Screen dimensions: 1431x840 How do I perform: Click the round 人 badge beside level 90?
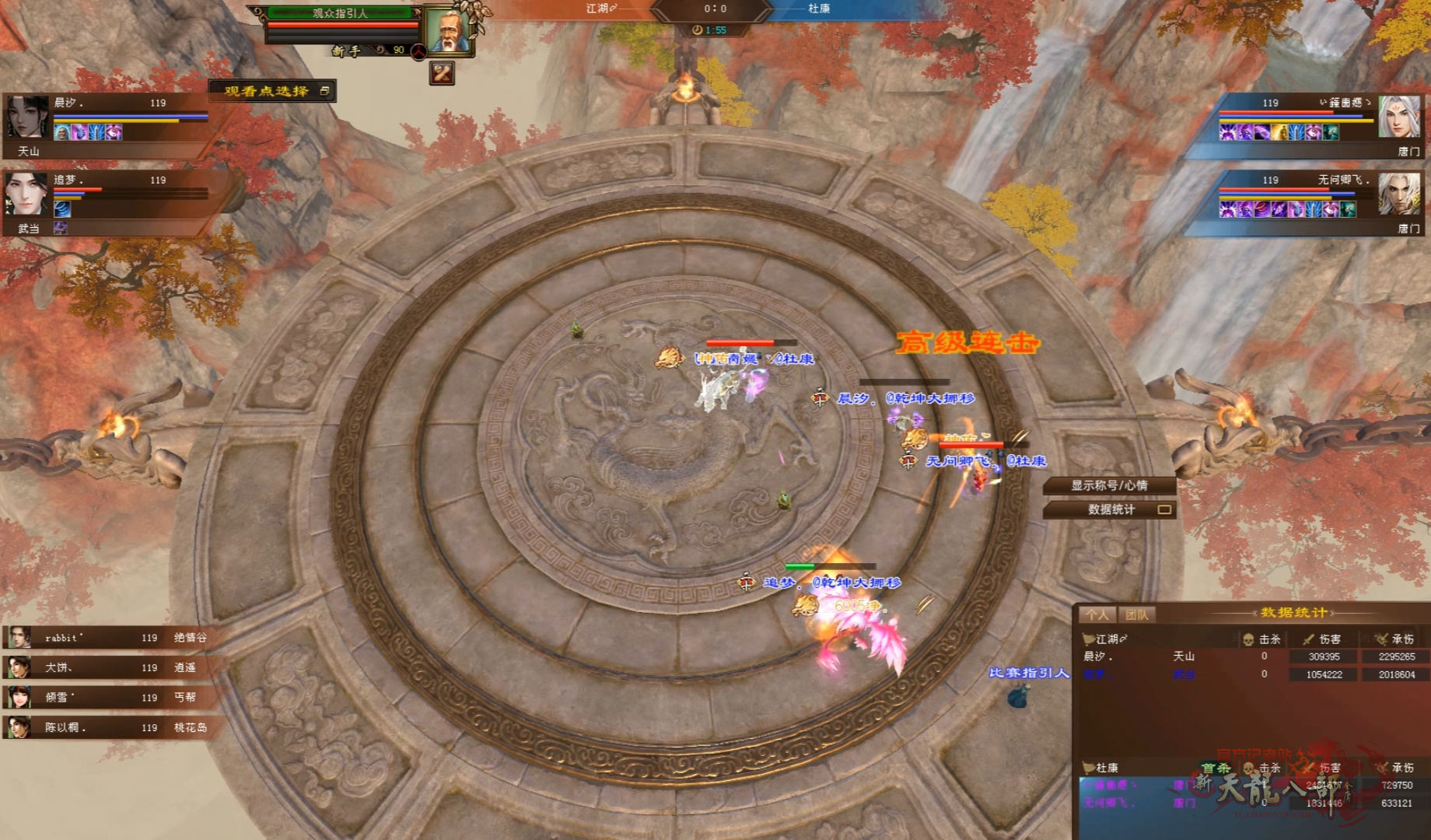pos(418,51)
